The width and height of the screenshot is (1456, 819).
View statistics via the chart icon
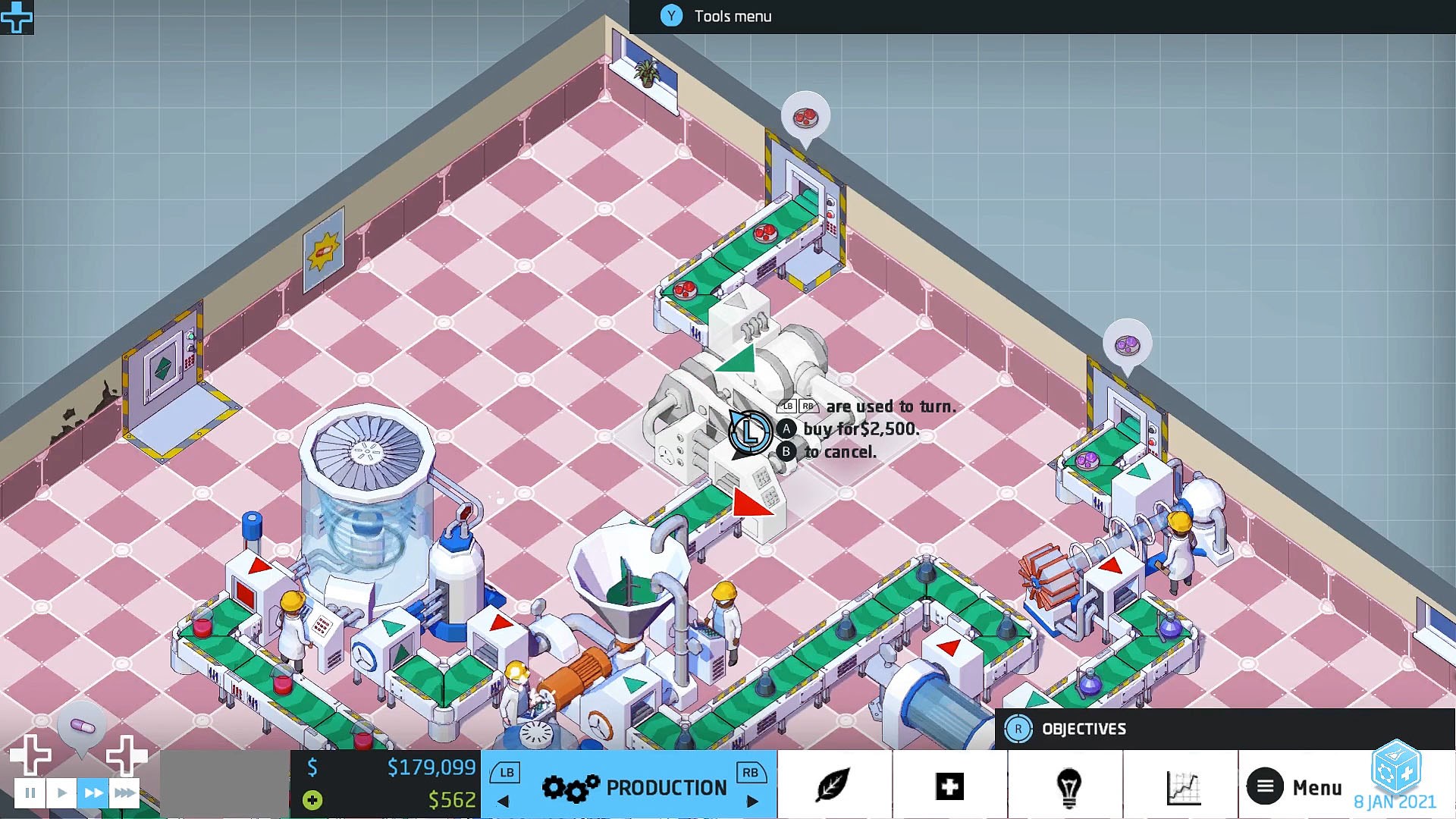(x=1185, y=786)
